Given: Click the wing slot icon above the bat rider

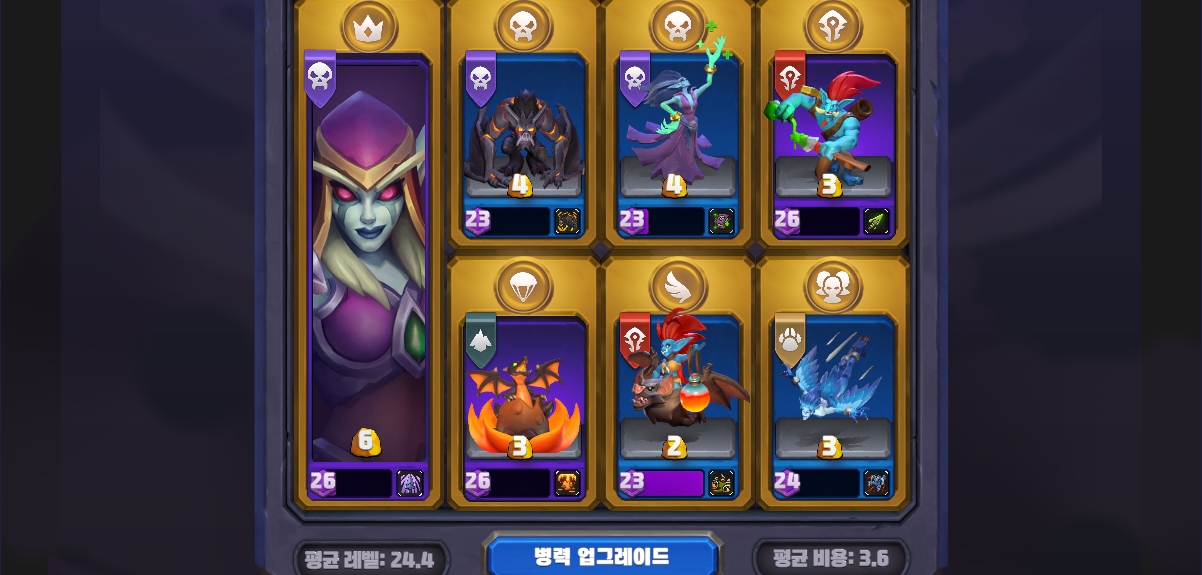Looking at the screenshot, I should [679, 285].
